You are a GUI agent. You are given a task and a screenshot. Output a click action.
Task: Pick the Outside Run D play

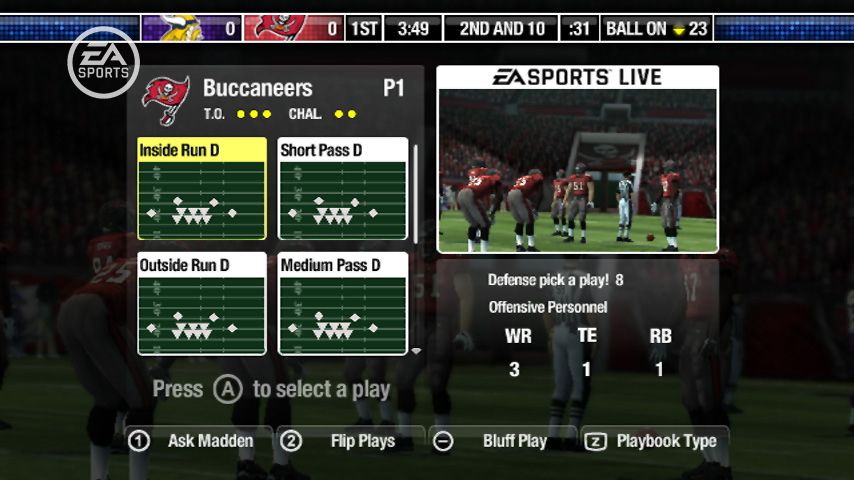[x=202, y=304]
